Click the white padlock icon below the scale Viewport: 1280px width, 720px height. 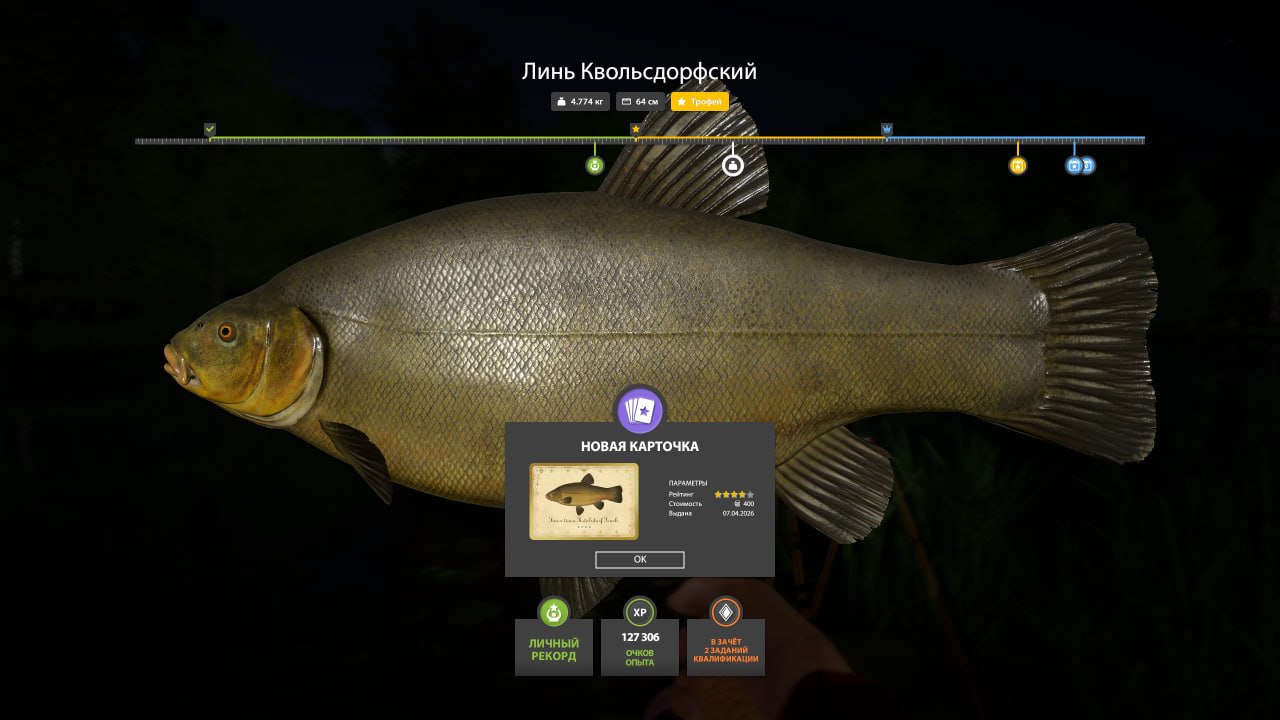(x=732, y=164)
